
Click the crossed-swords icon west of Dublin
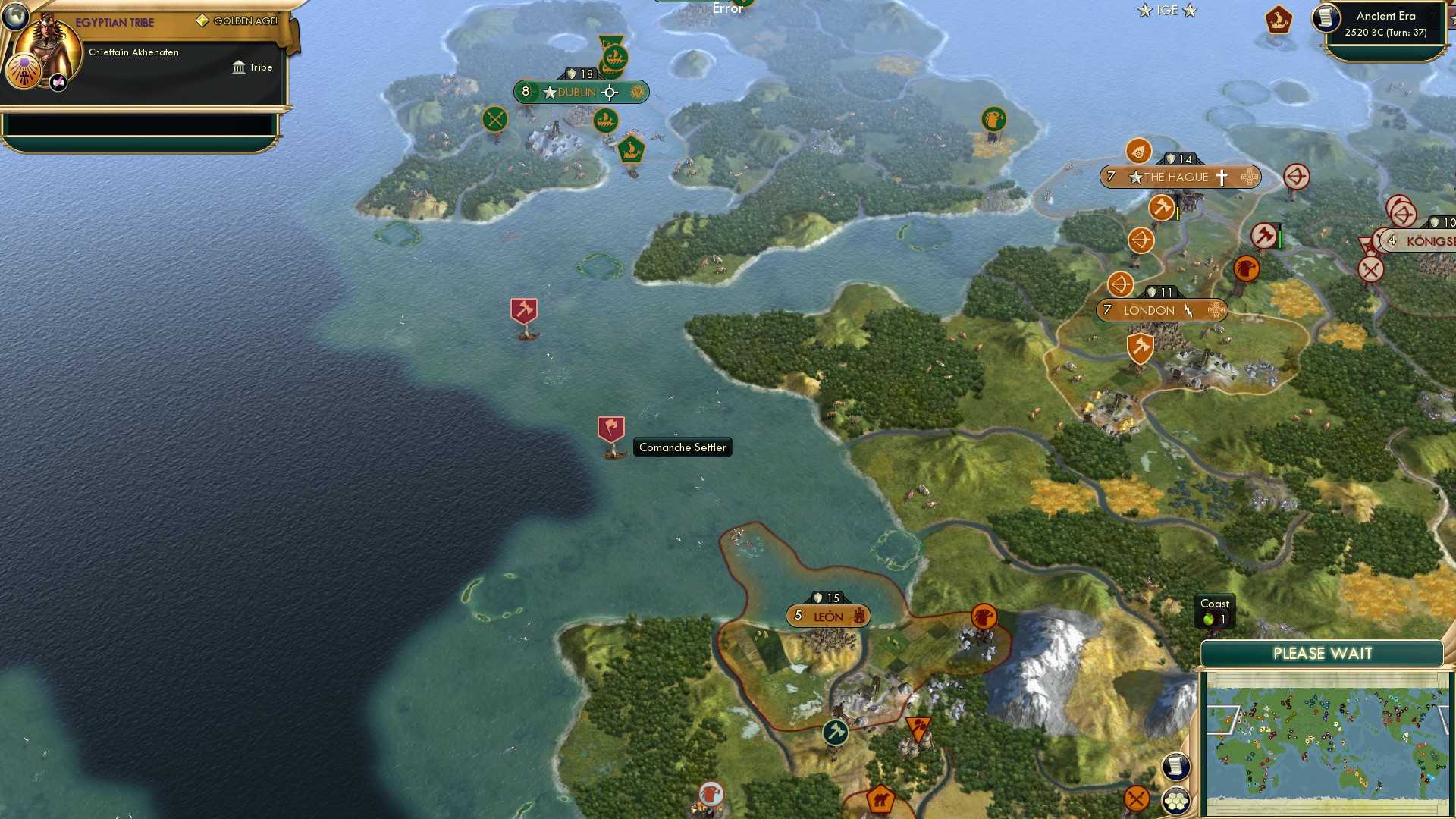tap(494, 119)
